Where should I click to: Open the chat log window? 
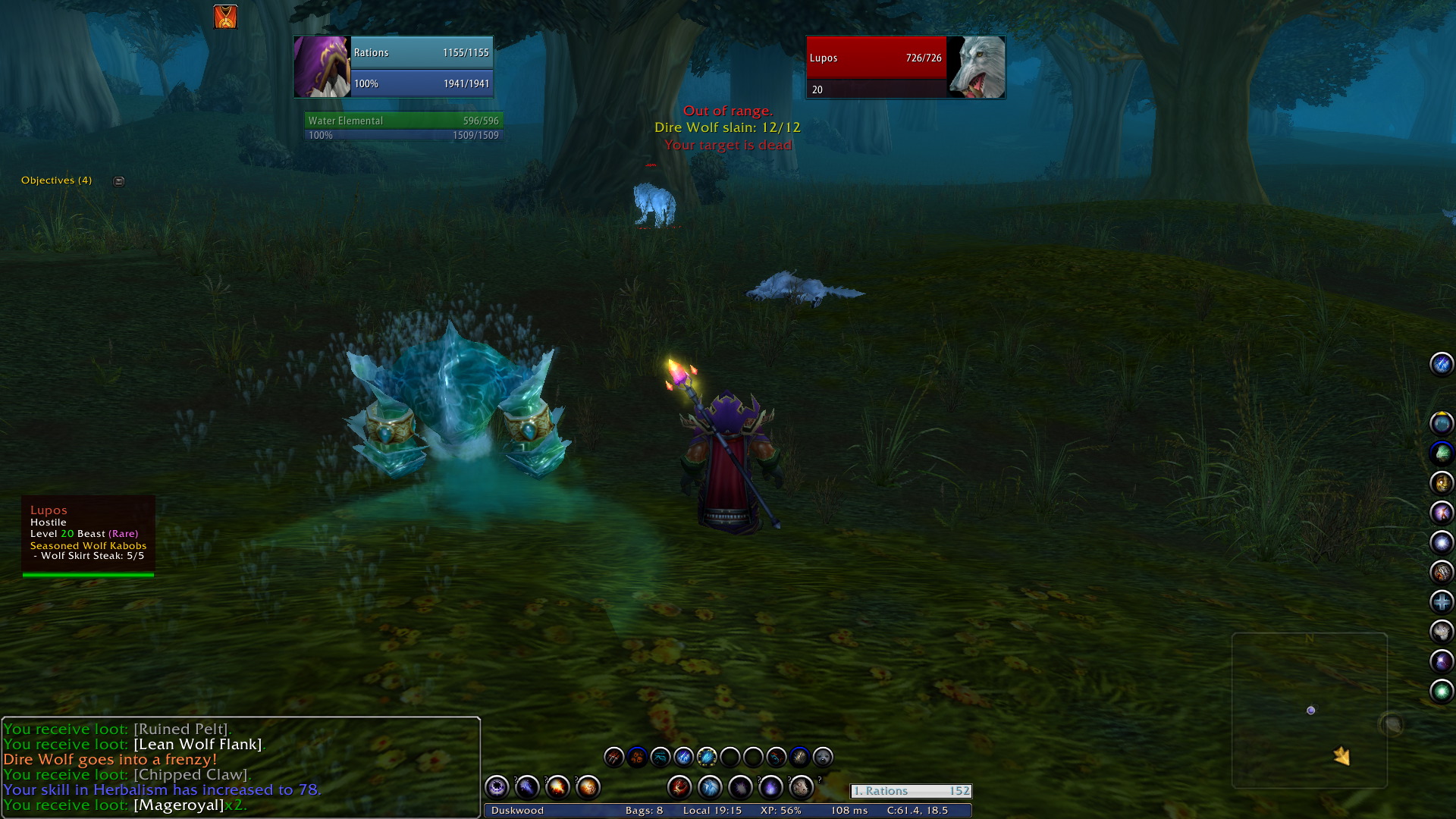pyautogui.click(x=240, y=766)
